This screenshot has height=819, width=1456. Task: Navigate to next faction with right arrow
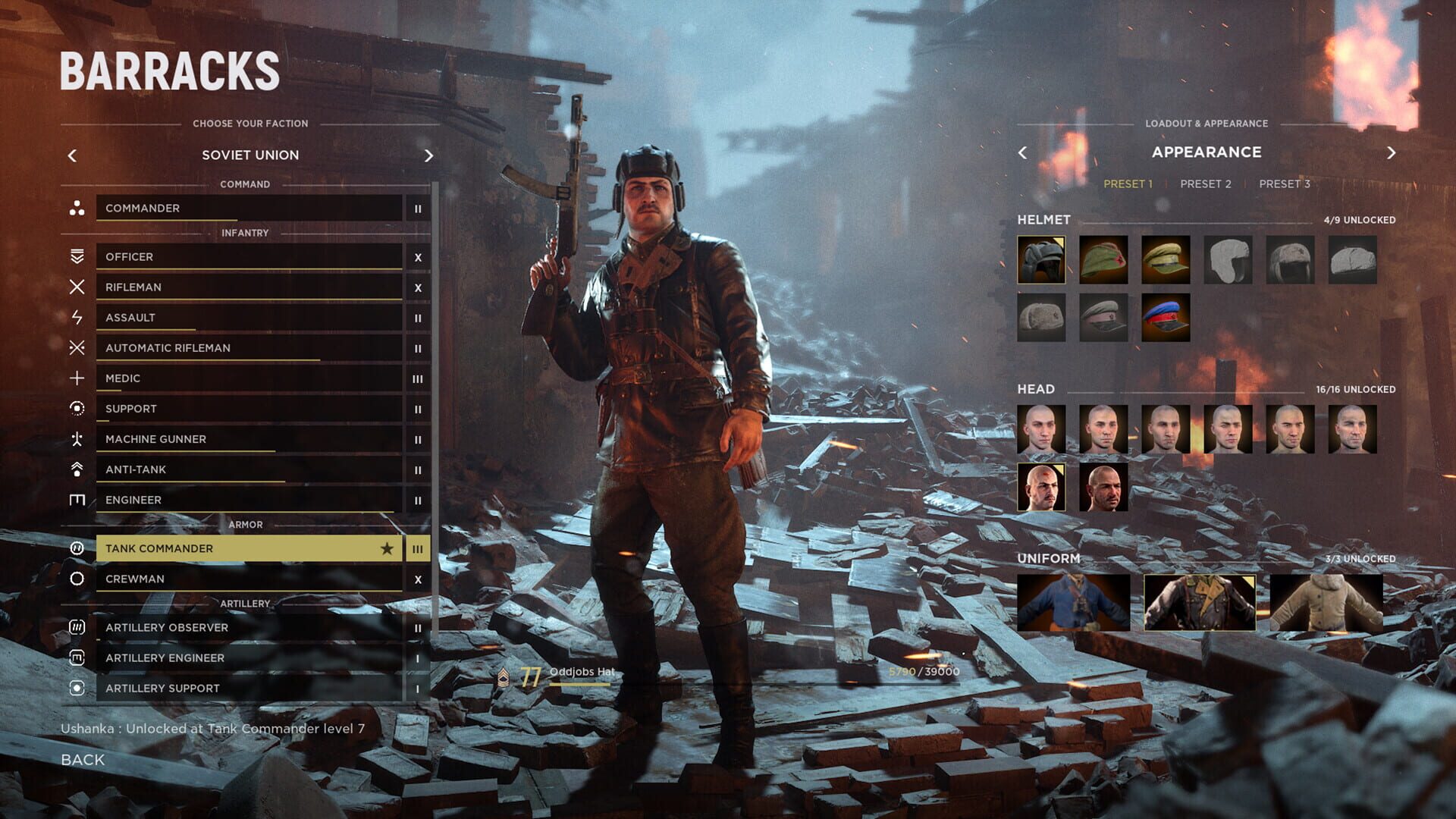point(429,155)
